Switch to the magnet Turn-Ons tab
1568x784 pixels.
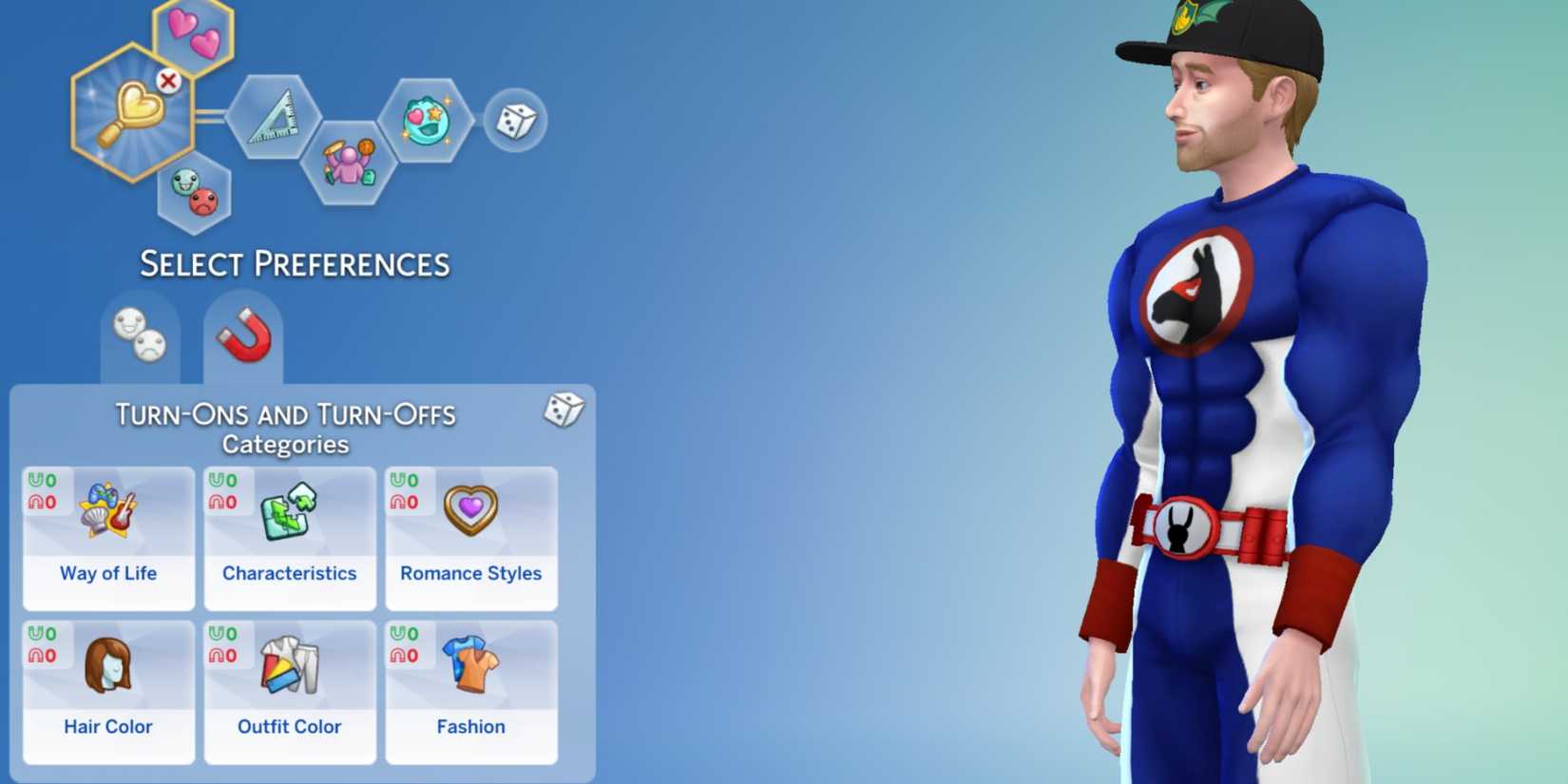[x=245, y=335]
